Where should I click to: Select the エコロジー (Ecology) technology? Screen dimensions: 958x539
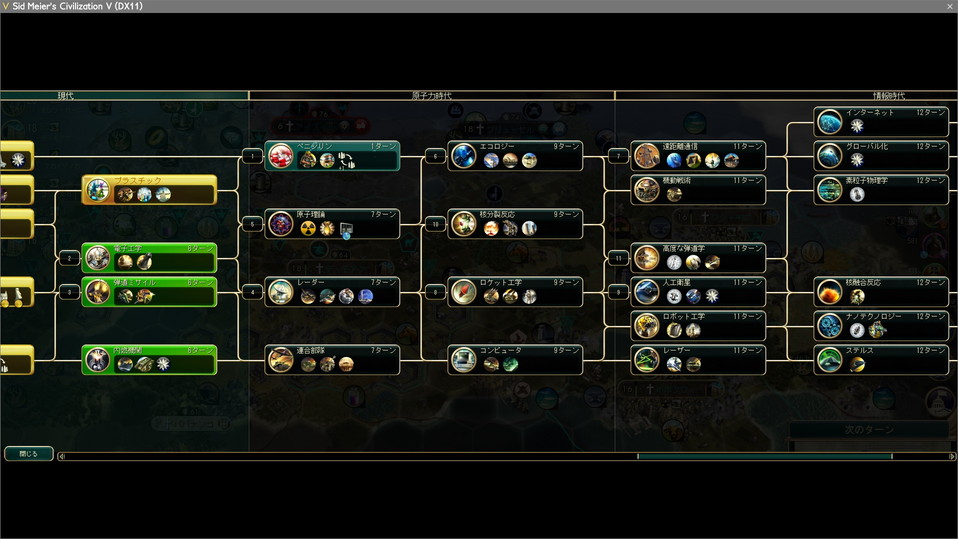(x=514, y=156)
